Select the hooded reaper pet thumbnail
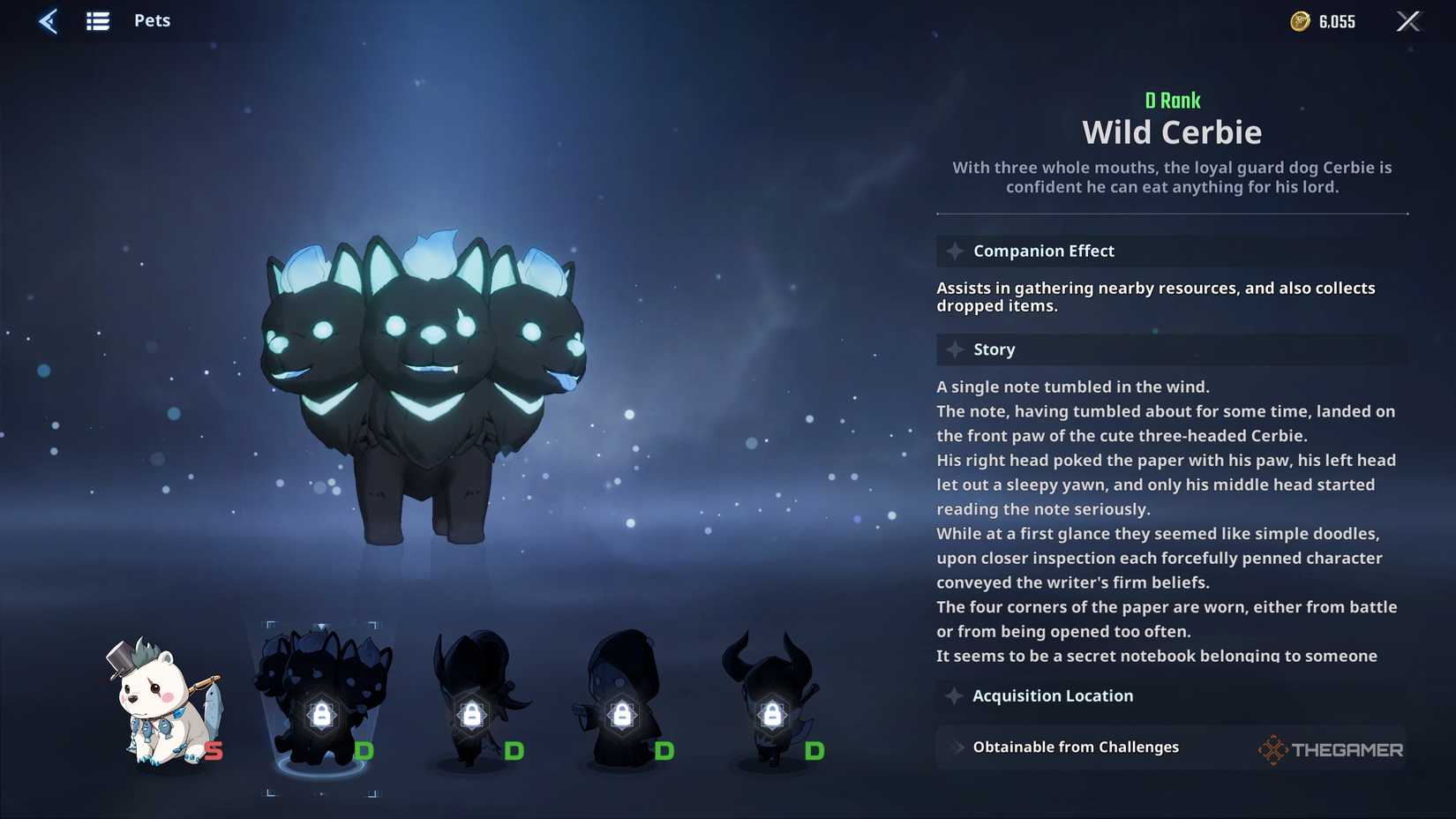This screenshot has width=1456, height=819. (624, 706)
